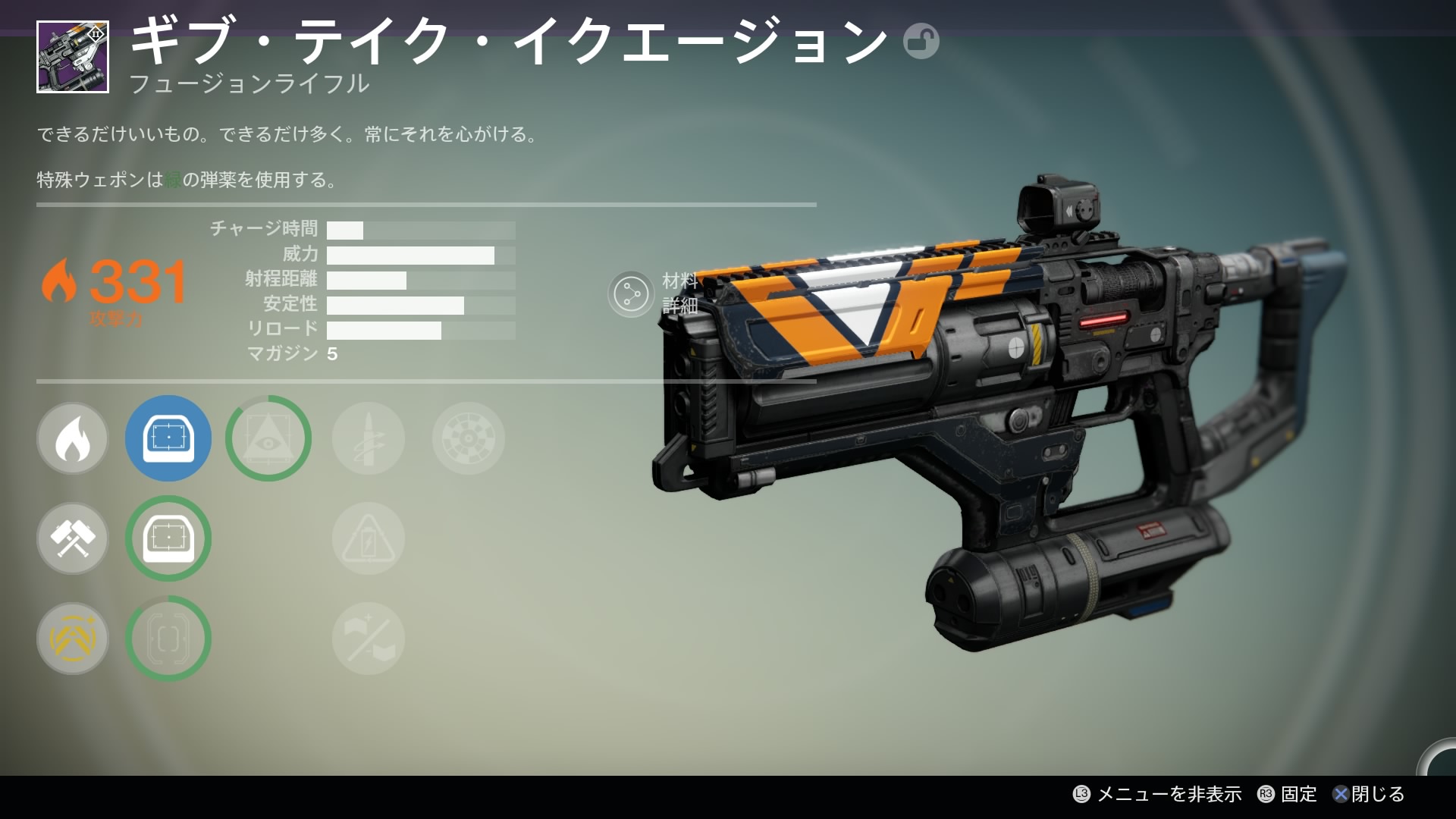This screenshot has width=1456, height=819.
Task: Select the solar flame damage node
Action: (x=73, y=439)
